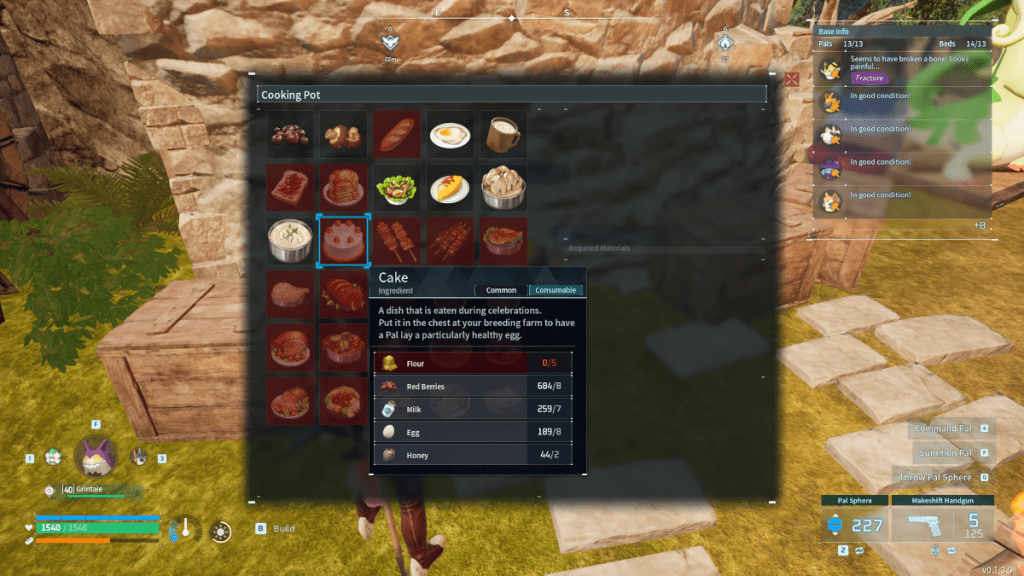
Task: Expand the +8 more Pals list
Action: click(x=979, y=226)
